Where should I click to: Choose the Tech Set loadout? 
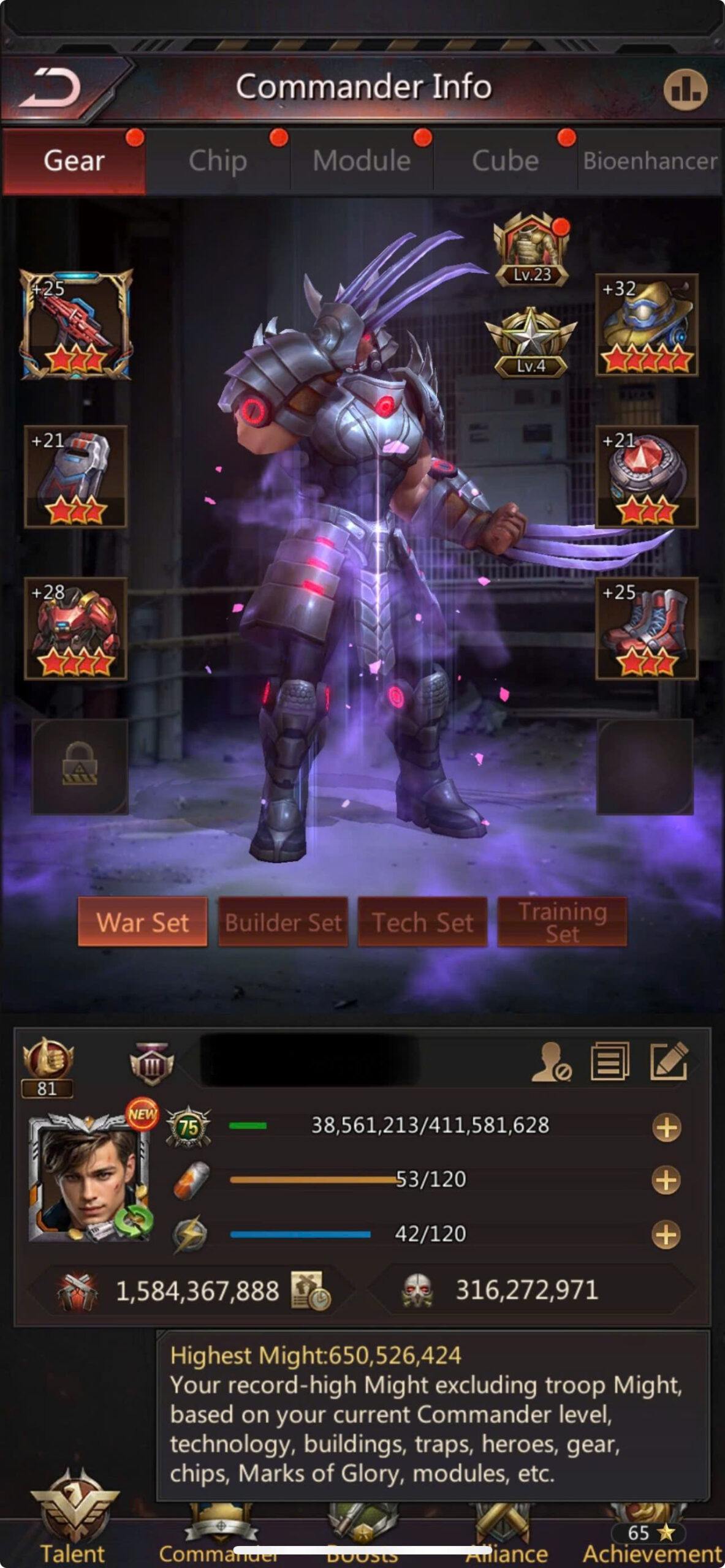(x=423, y=922)
